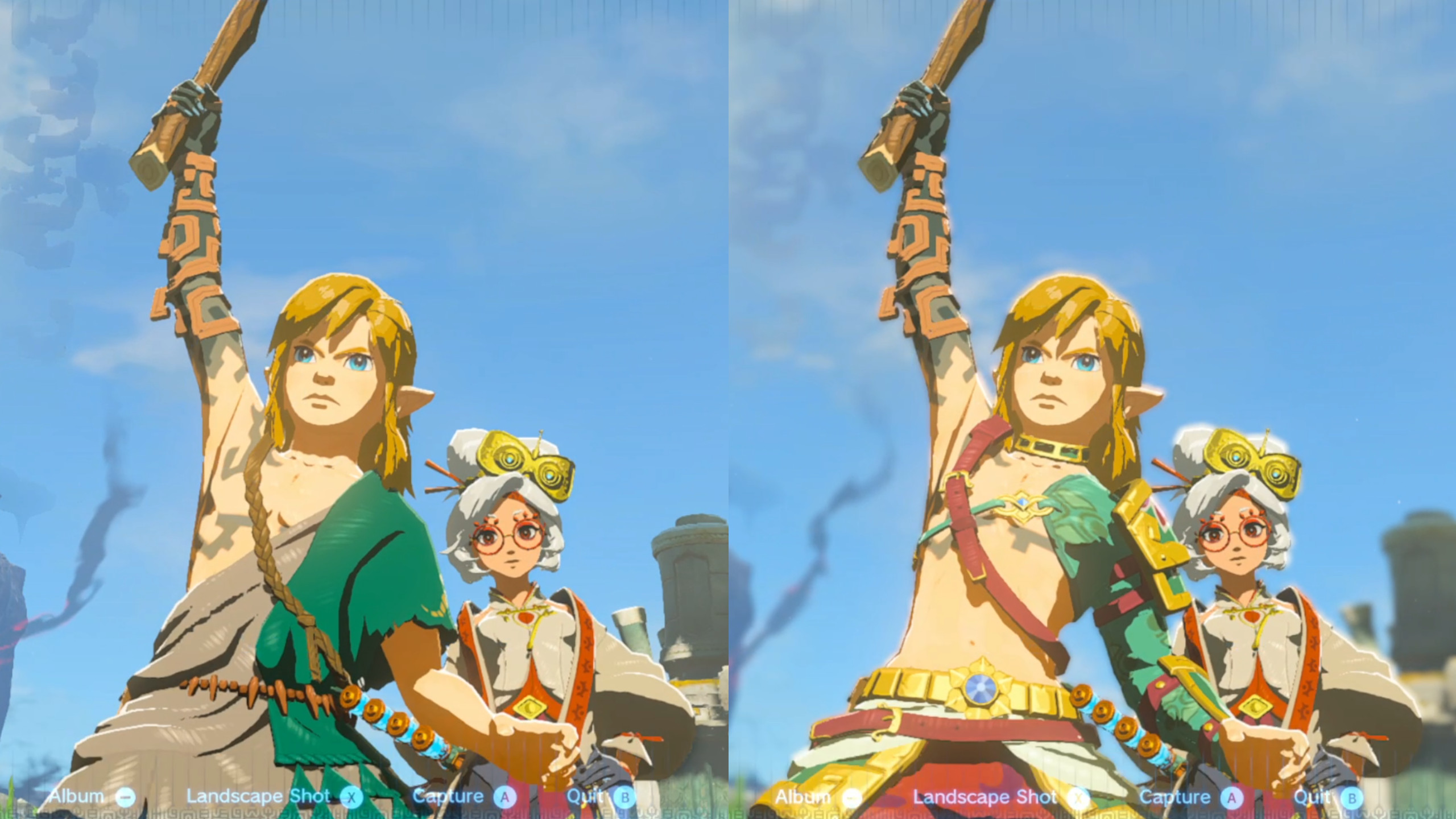The width and height of the screenshot is (1456, 819).
Task: Click the Landscape Shot label on the left panel
Action: pos(259,796)
